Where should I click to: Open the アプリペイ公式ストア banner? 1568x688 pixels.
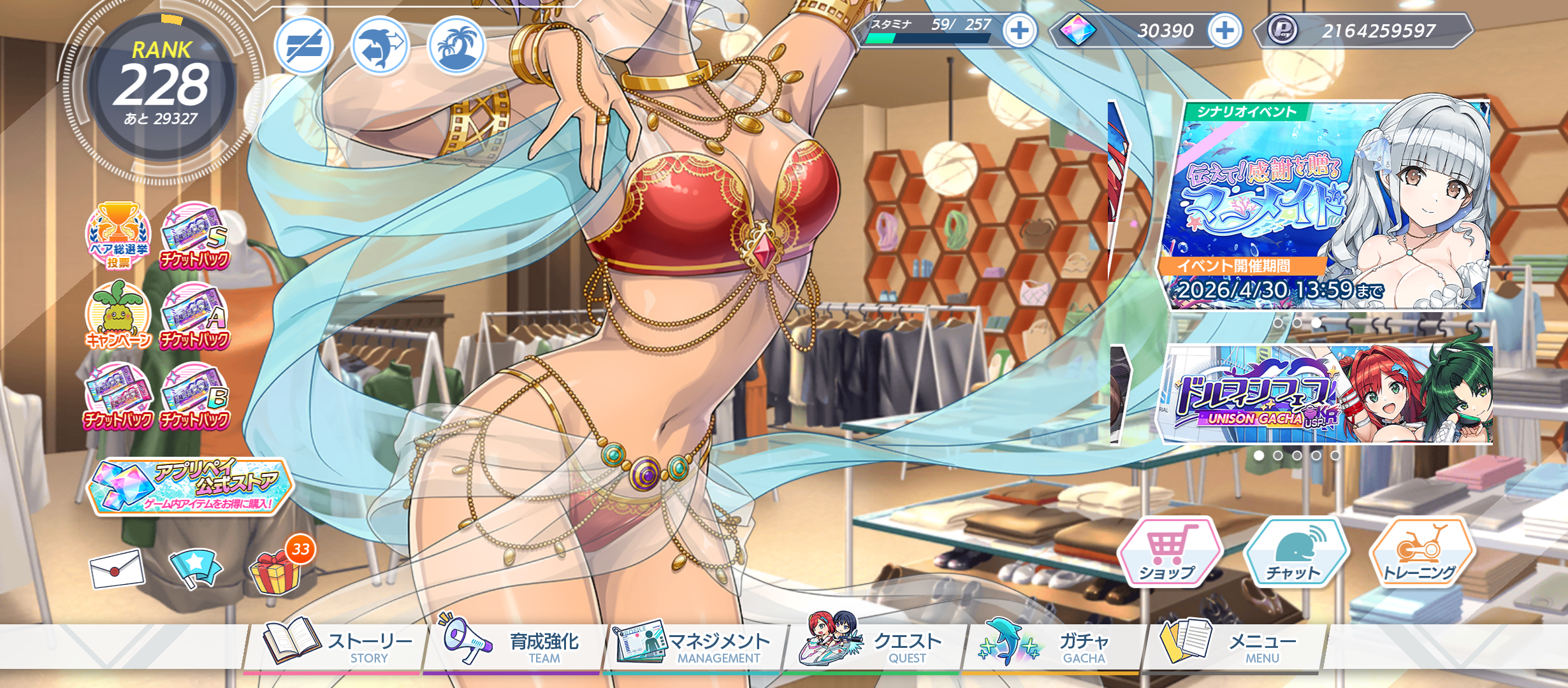click(x=189, y=487)
